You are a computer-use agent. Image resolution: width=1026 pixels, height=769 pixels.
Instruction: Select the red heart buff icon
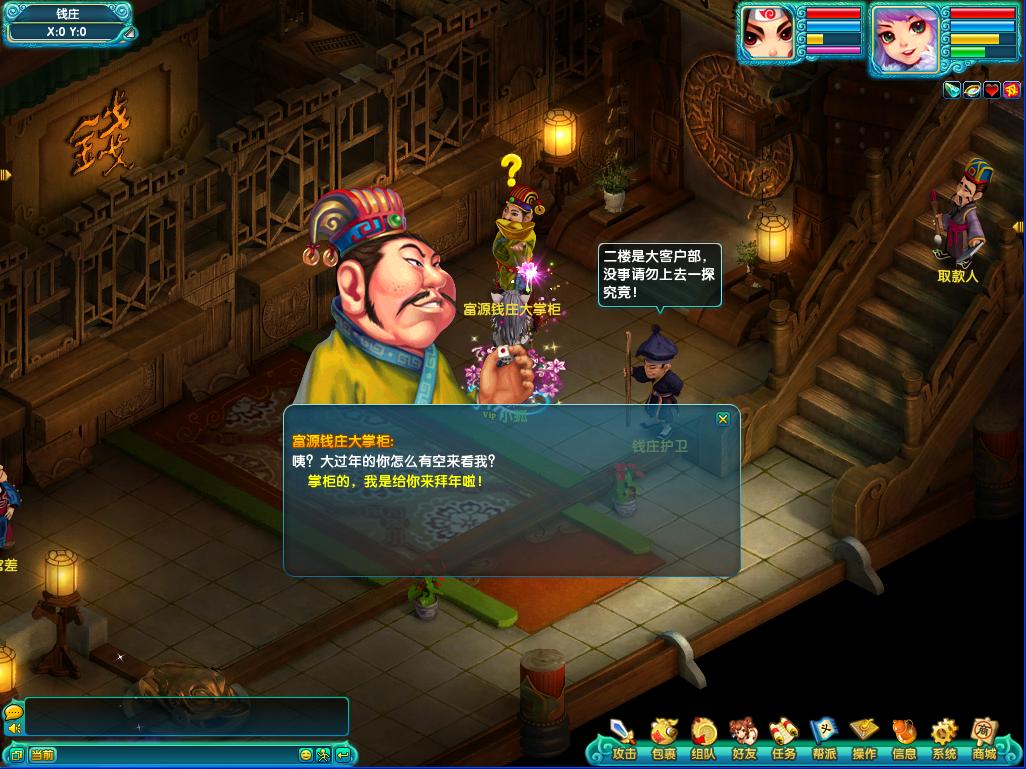click(x=991, y=90)
